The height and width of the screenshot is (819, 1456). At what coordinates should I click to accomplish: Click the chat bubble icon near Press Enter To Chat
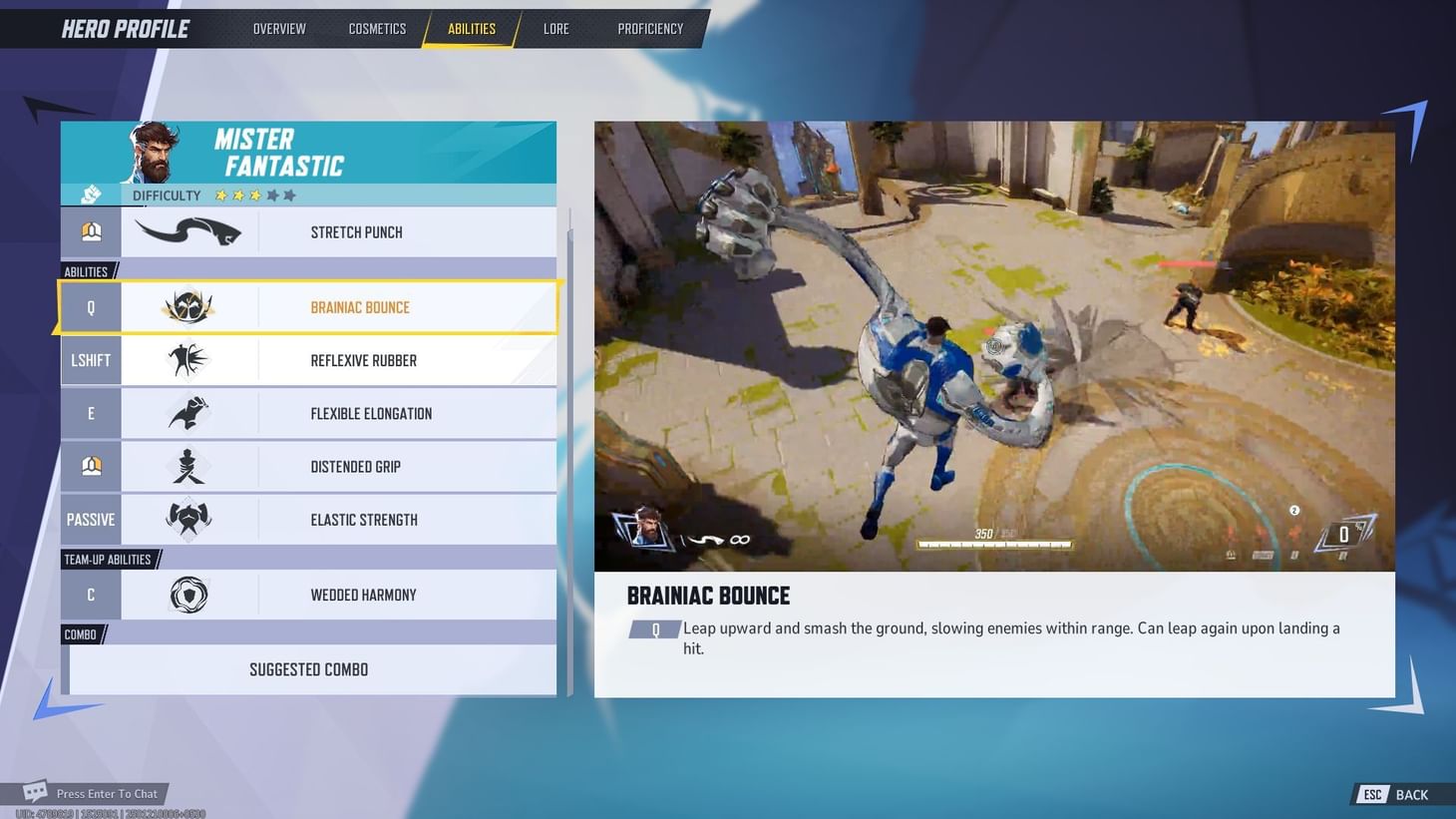(x=36, y=790)
